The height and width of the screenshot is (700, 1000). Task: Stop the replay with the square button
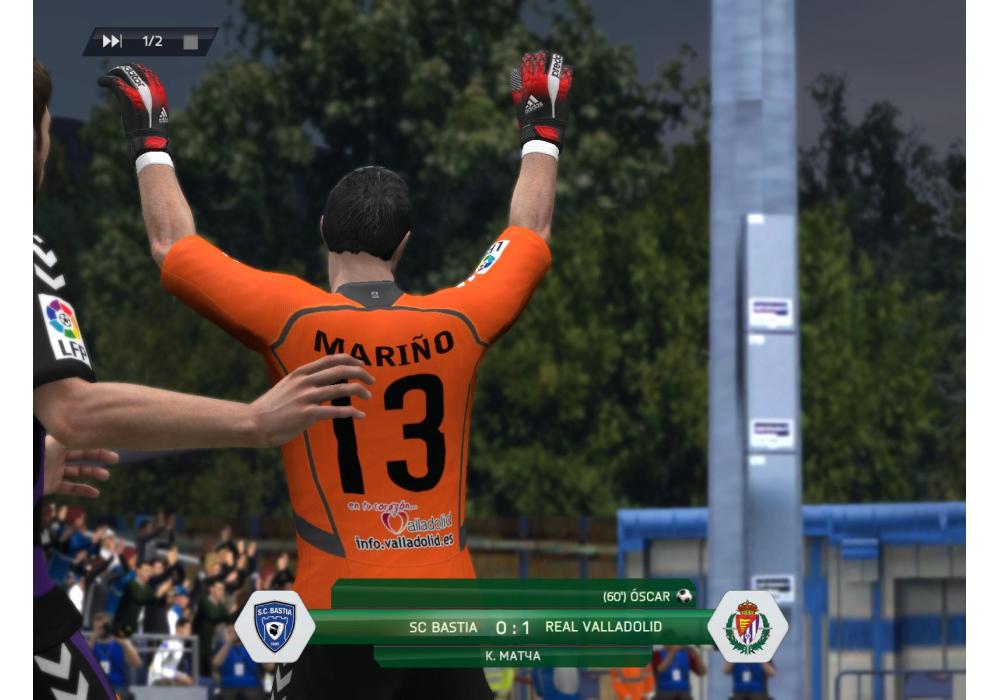pyautogui.click(x=191, y=42)
